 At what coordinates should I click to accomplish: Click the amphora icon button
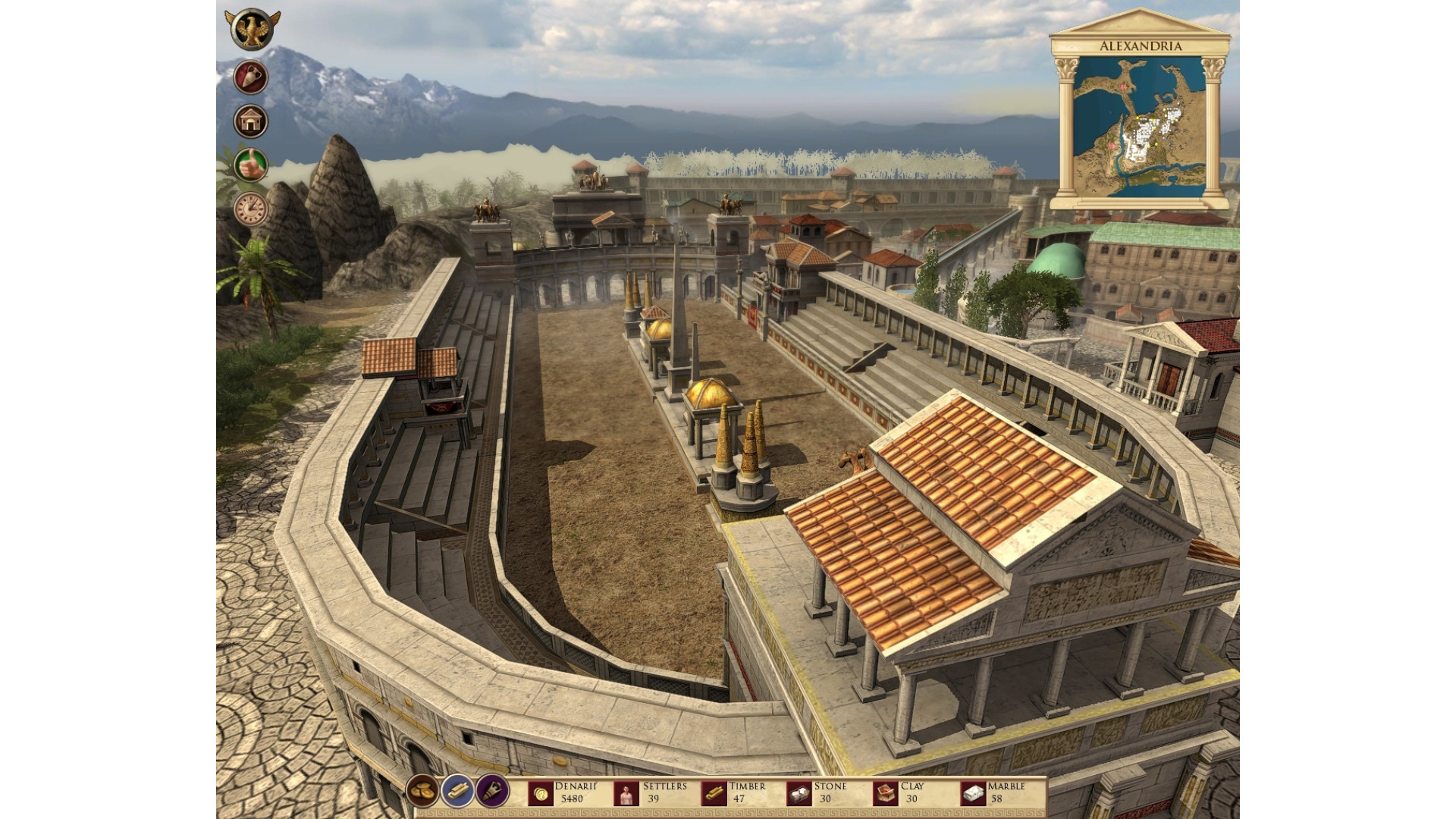point(250,77)
